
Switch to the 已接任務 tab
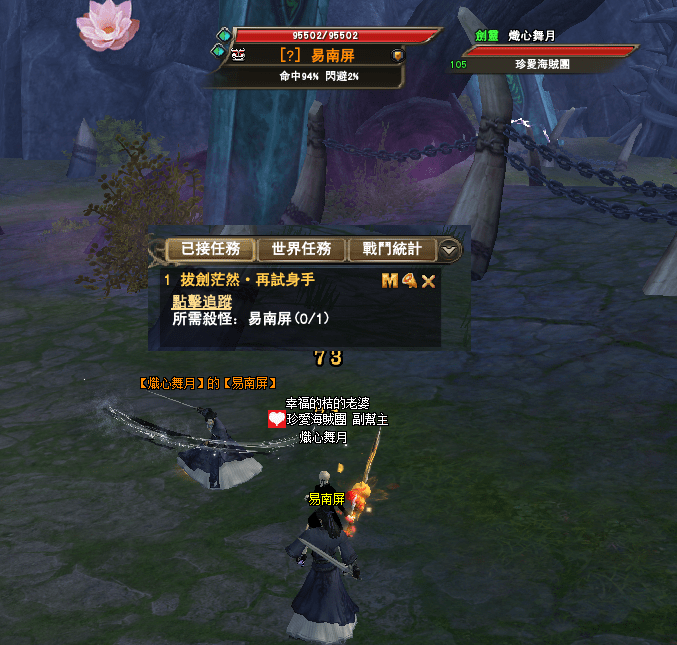[204, 249]
